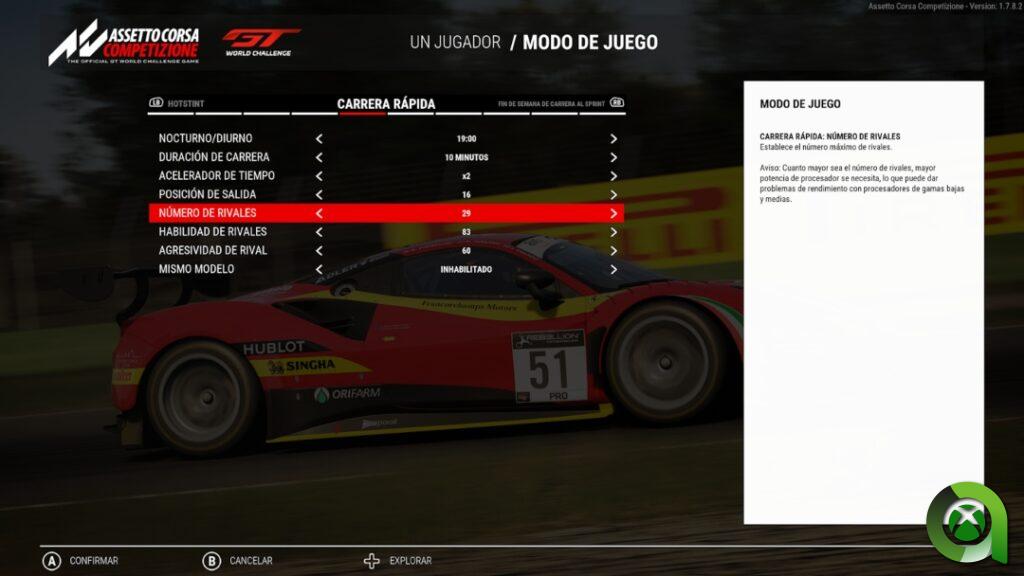Select the Carrera Rápida tab

click(386, 103)
